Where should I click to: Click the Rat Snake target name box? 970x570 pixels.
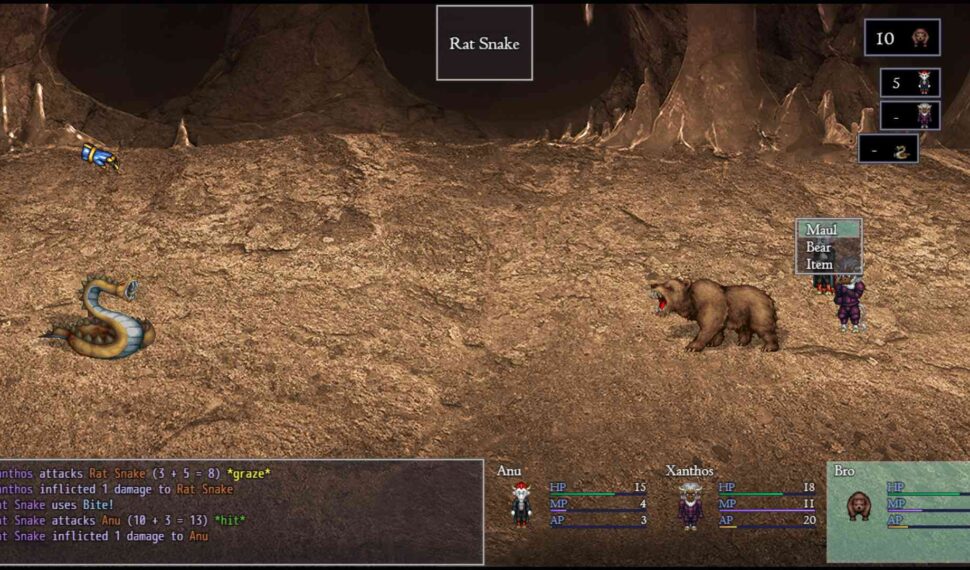tap(484, 43)
